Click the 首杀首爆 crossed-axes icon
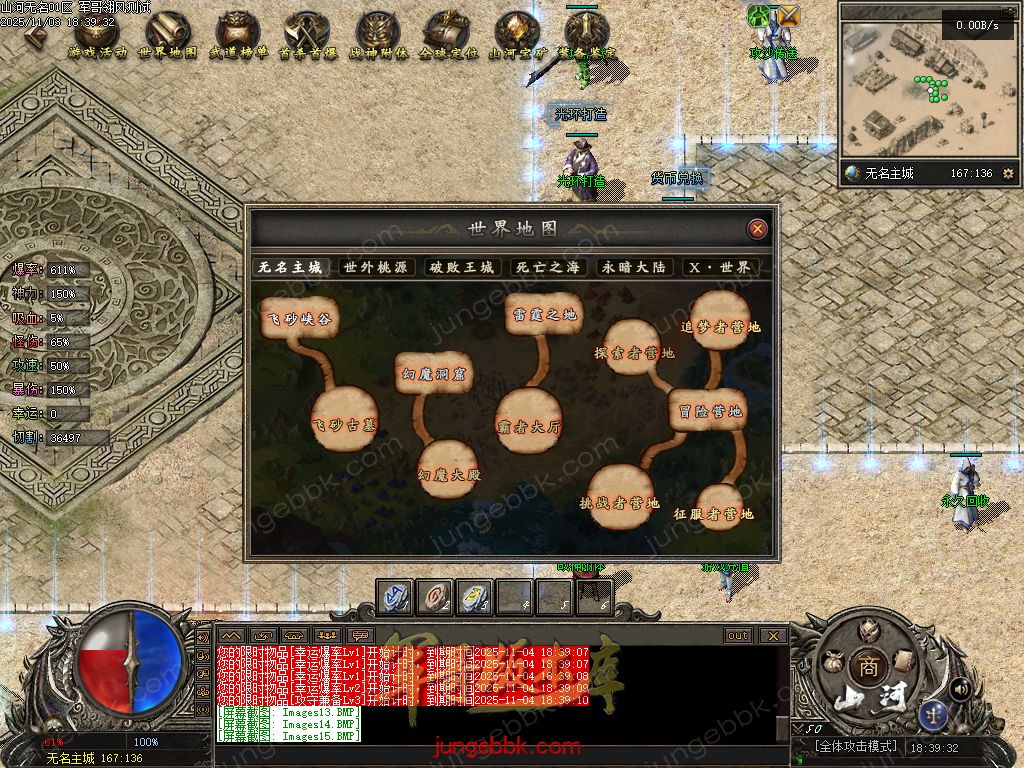1024x768 pixels. [307, 33]
